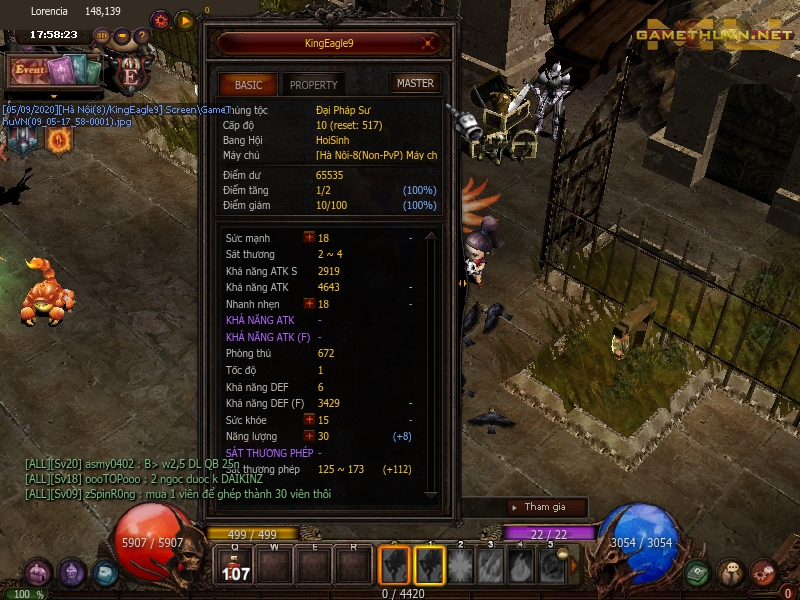The height and width of the screenshot is (600, 800).
Task: Add a point to Nhanh nhẹn
Action: (309, 303)
